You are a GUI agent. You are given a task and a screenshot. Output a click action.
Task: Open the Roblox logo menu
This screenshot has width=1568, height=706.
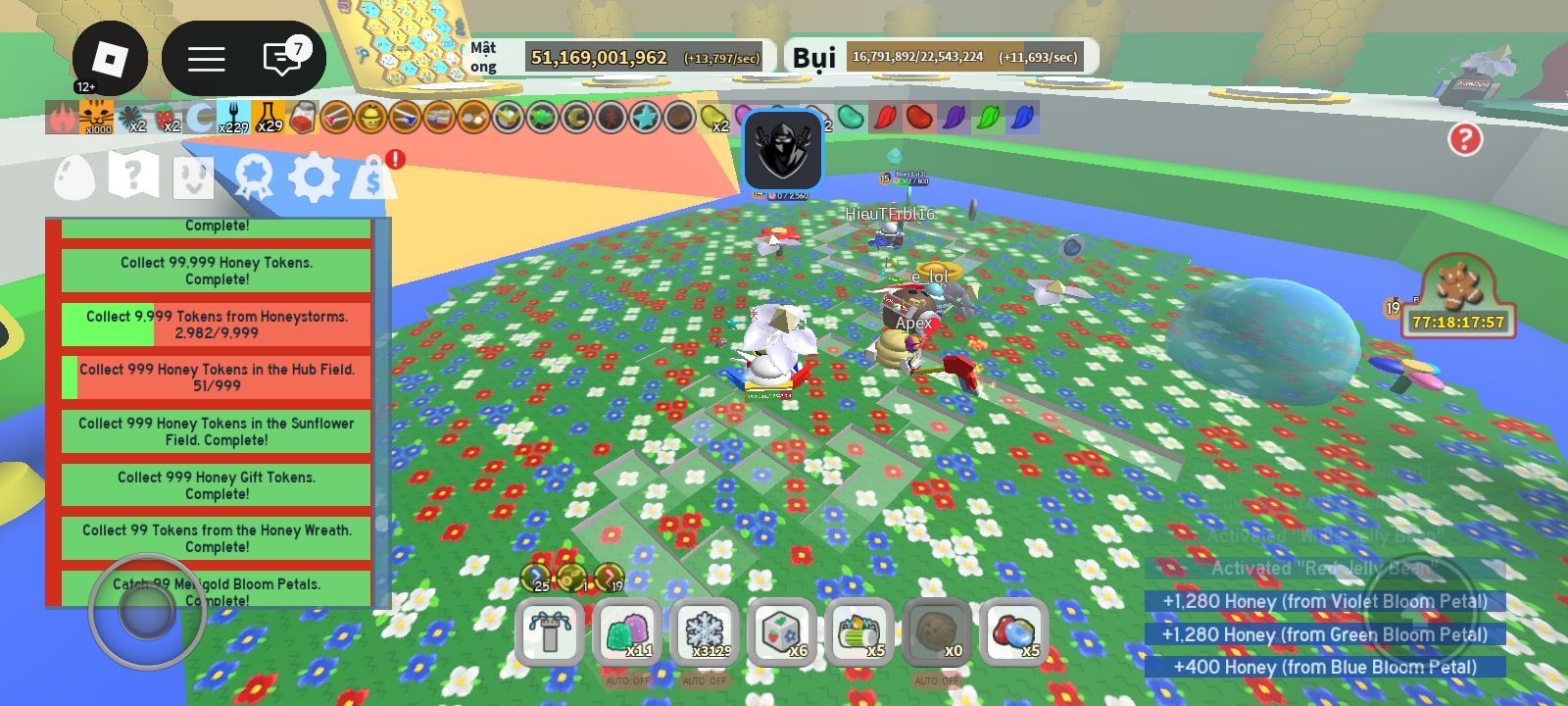[110, 58]
